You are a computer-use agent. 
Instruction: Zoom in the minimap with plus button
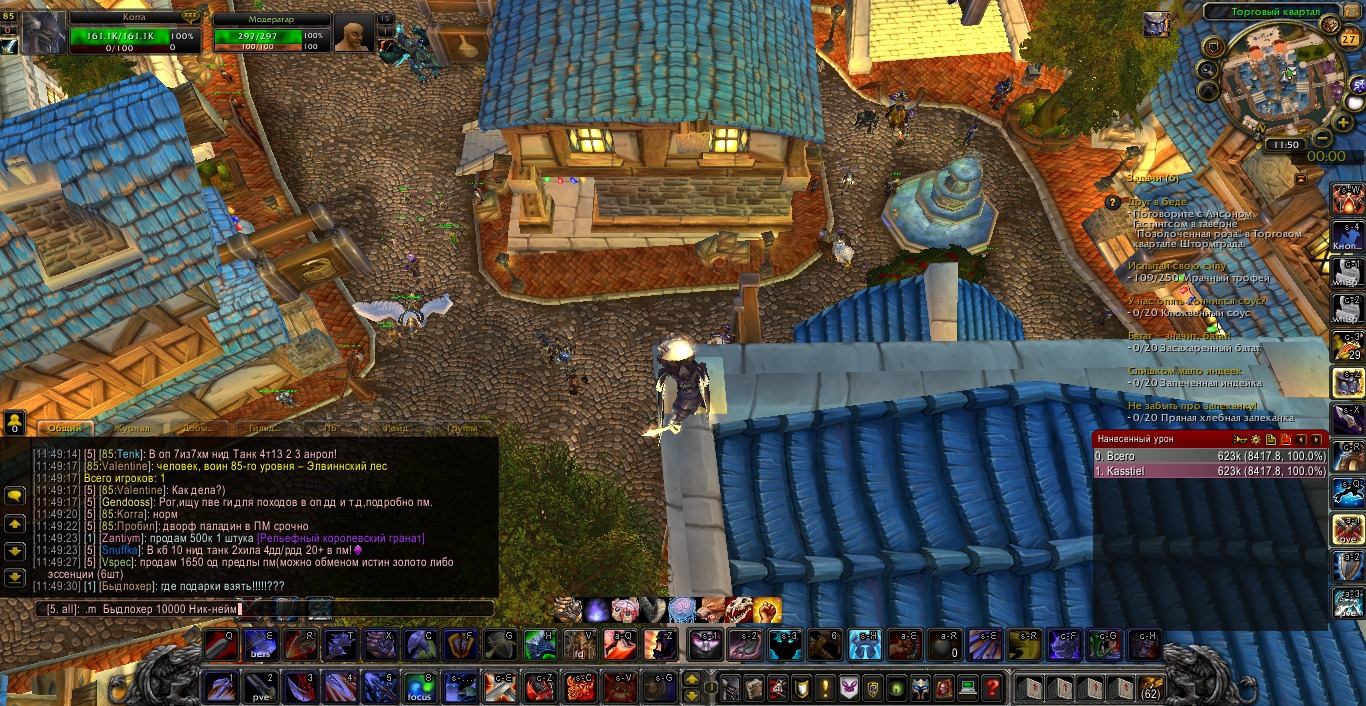point(1342,122)
